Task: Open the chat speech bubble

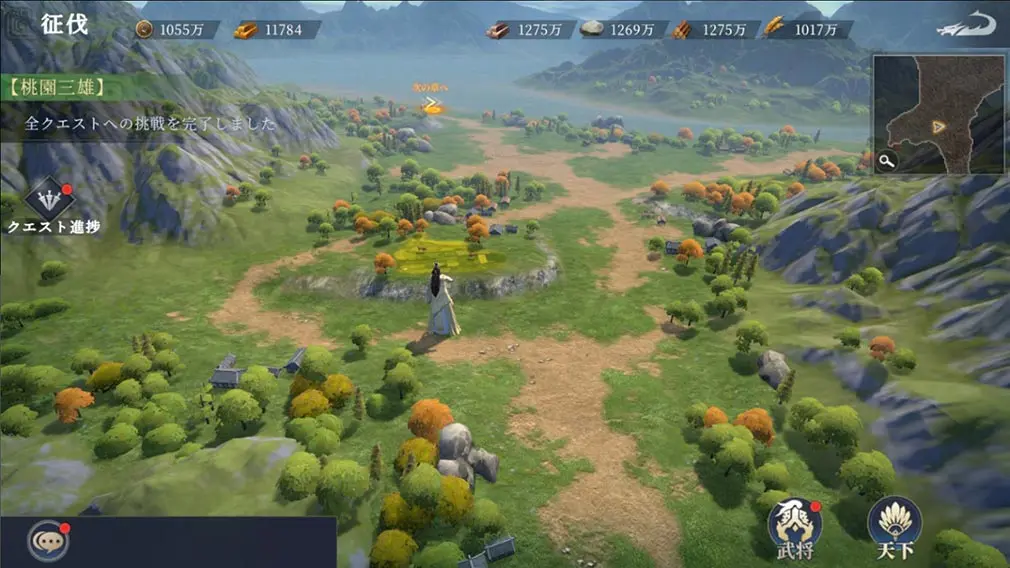Action: 46,541
